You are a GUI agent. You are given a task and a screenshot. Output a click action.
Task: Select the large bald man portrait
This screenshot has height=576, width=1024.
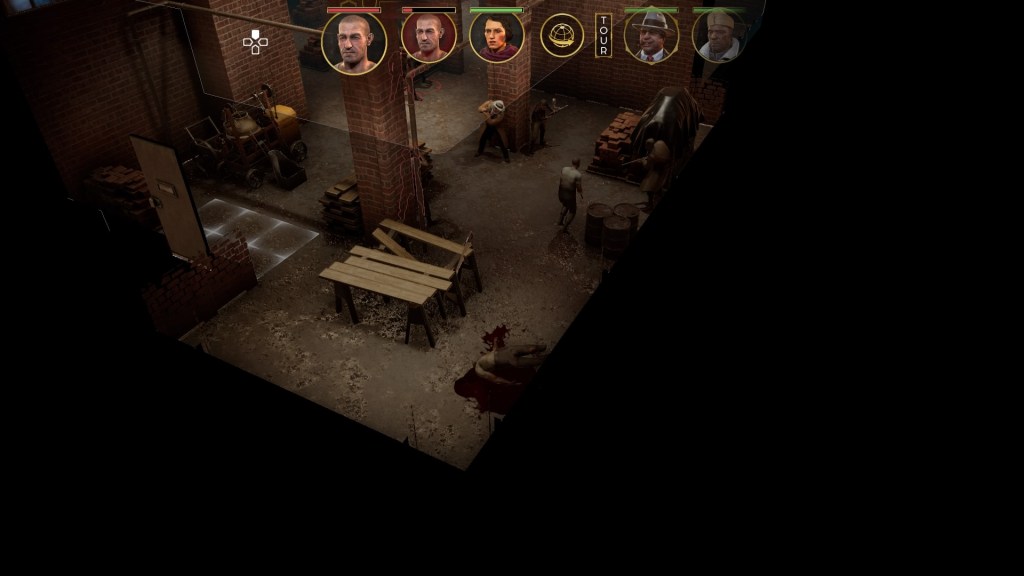pyautogui.click(x=354, y=42)
